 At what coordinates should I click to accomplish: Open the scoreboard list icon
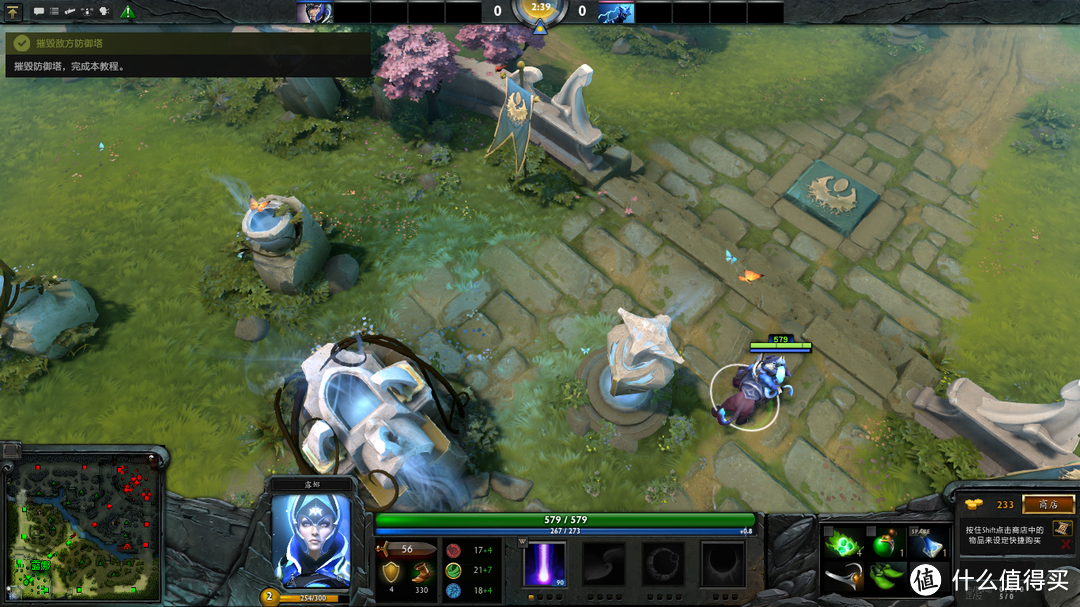click(x=54, y=12)
